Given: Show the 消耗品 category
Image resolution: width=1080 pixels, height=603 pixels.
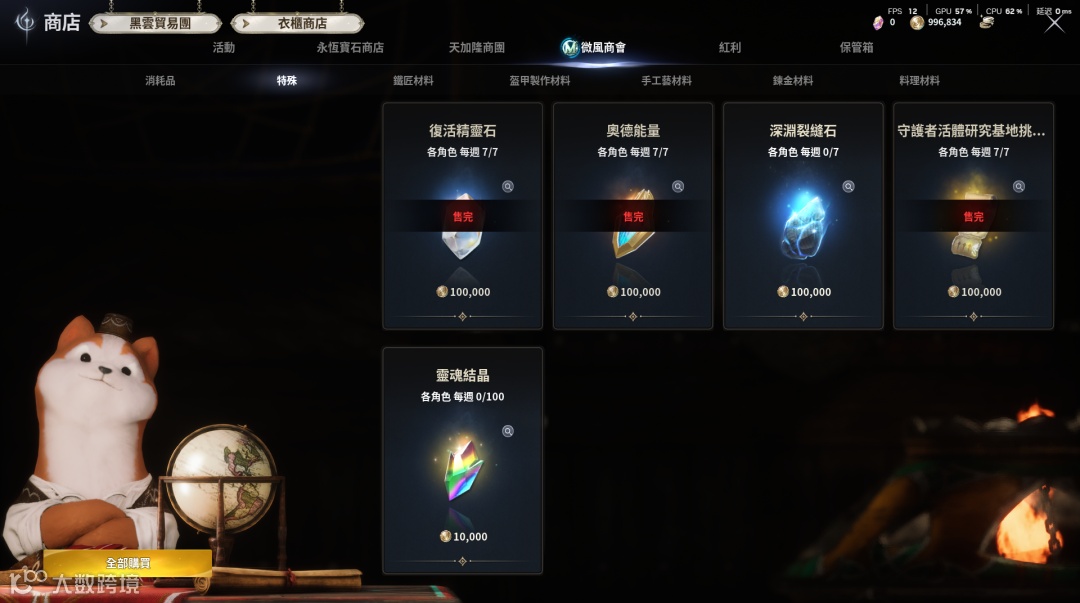Looking at the screenshot, I should point(160,80).
